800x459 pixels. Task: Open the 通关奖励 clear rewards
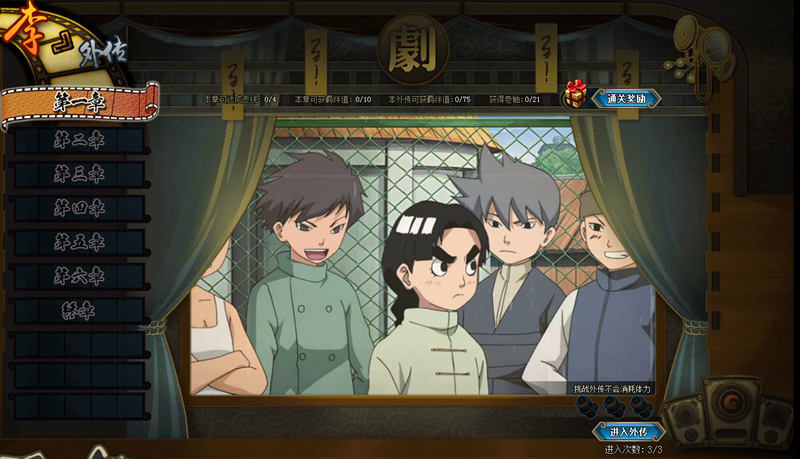tap(625, 98)
